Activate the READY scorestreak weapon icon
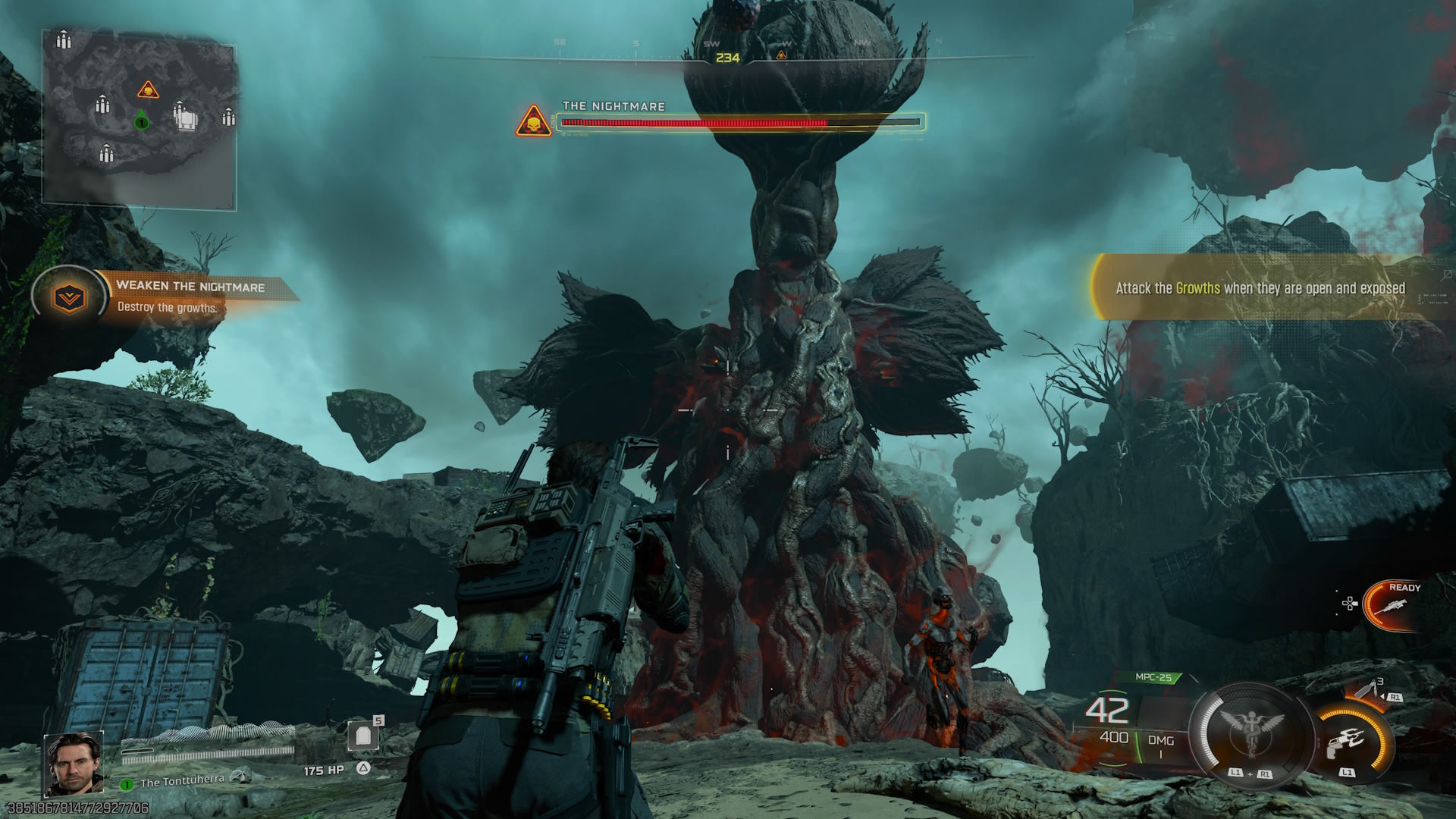Screen dimensions: 1456x819 point(1394,605)
